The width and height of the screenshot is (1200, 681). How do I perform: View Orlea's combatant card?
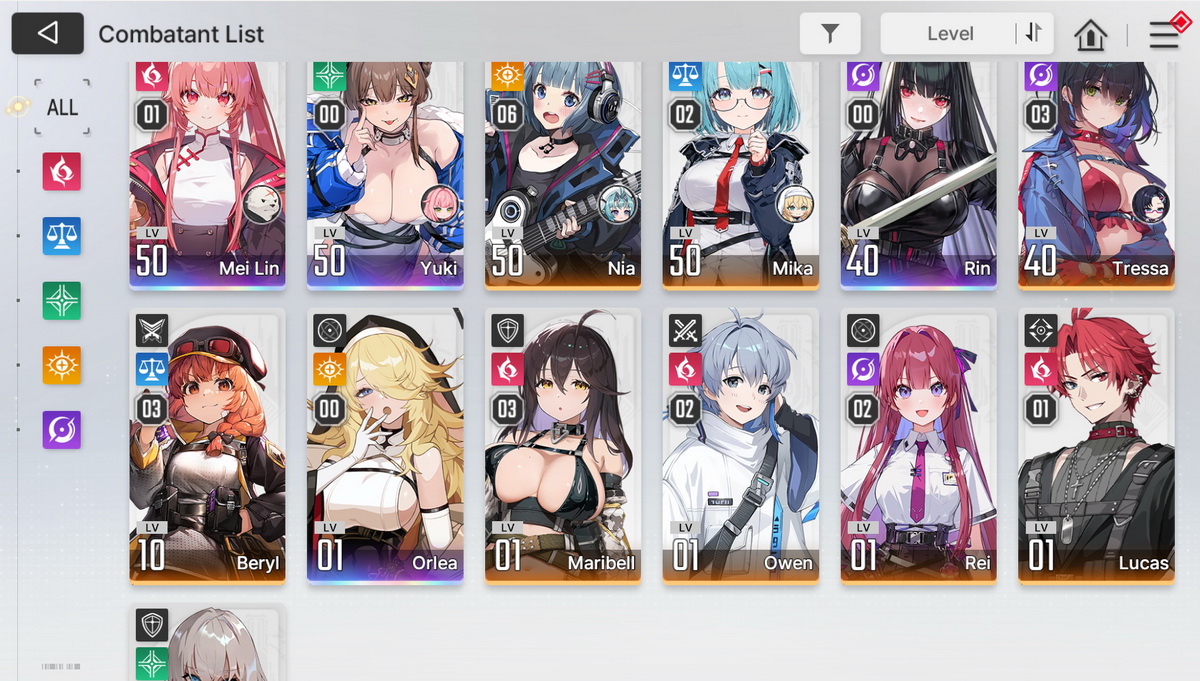[385, 445]
